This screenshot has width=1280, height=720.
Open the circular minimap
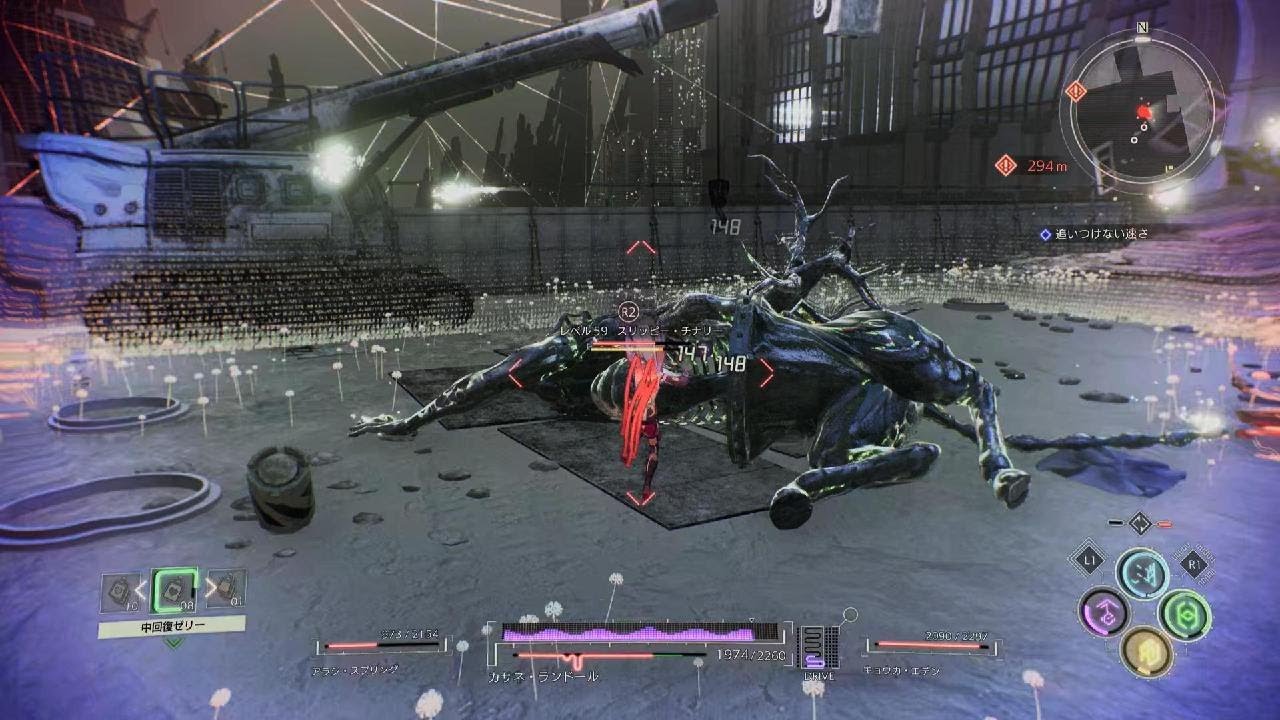tap(1141, 109)
